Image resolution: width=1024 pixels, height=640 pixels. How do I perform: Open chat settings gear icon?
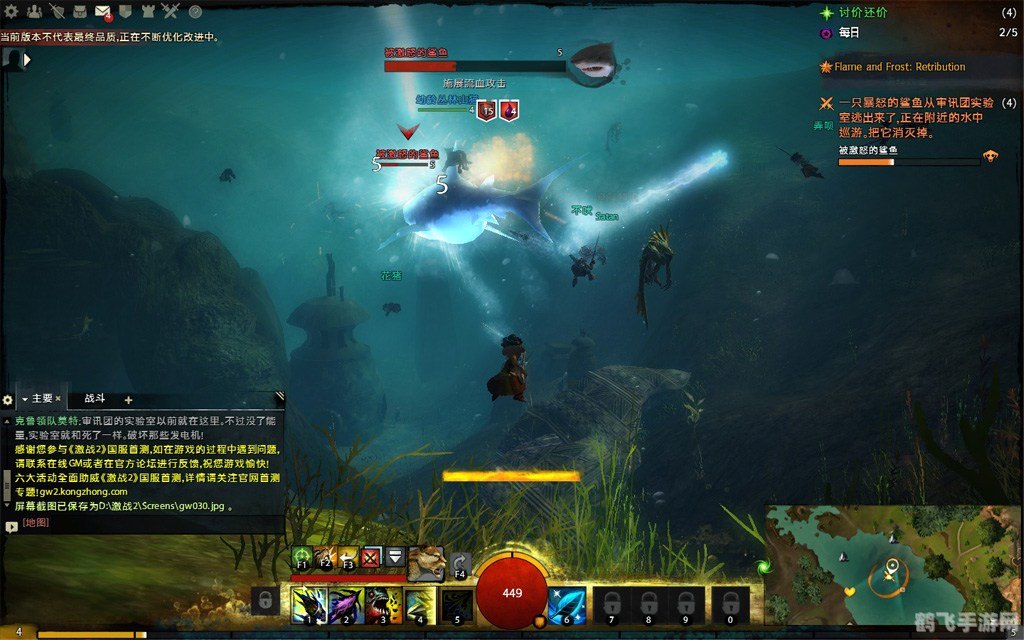(x=8, y=399)
